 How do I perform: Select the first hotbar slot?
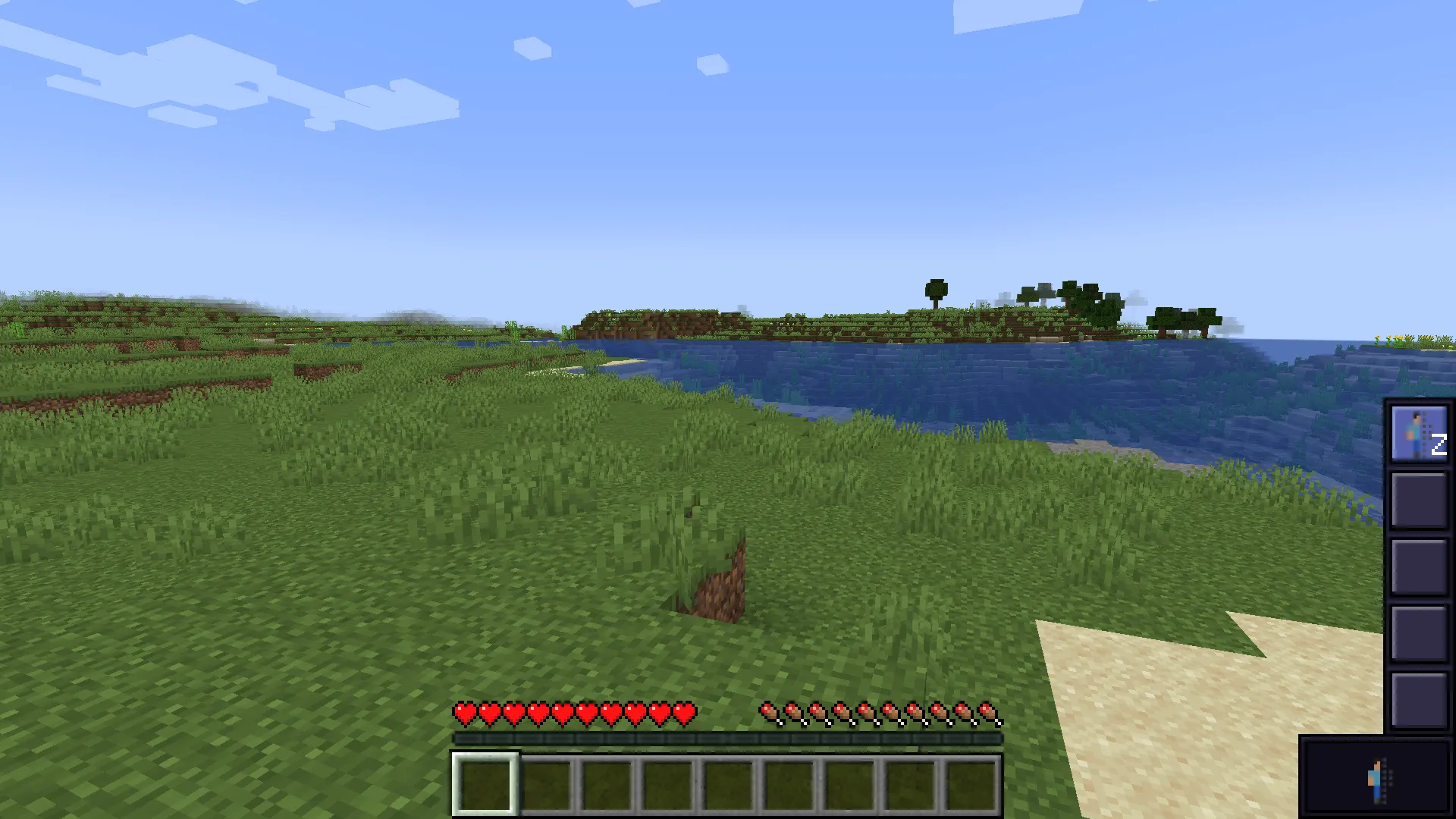click(x=485, y=785)
